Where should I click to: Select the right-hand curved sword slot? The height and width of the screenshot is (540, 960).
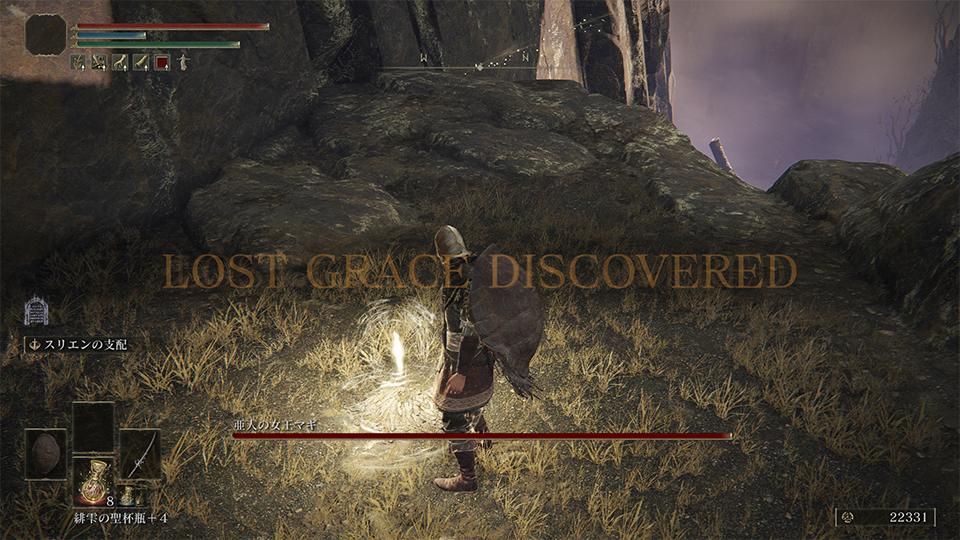point(140,453)
